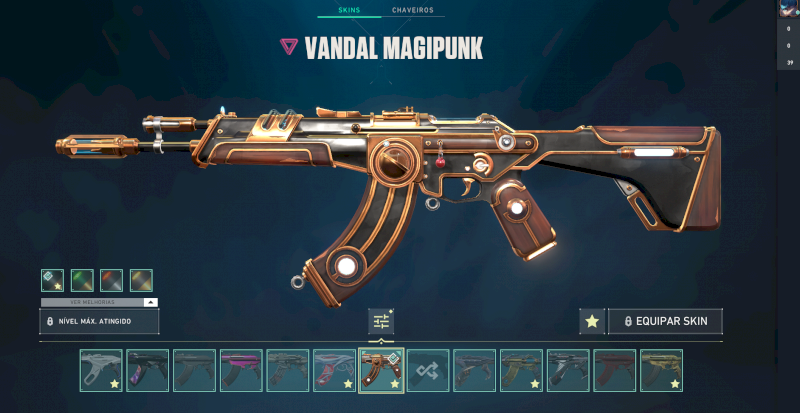This screenshot has width=800, height=413.
Task: Select the green color variant swatch
Action: click(x=82, y=280)
